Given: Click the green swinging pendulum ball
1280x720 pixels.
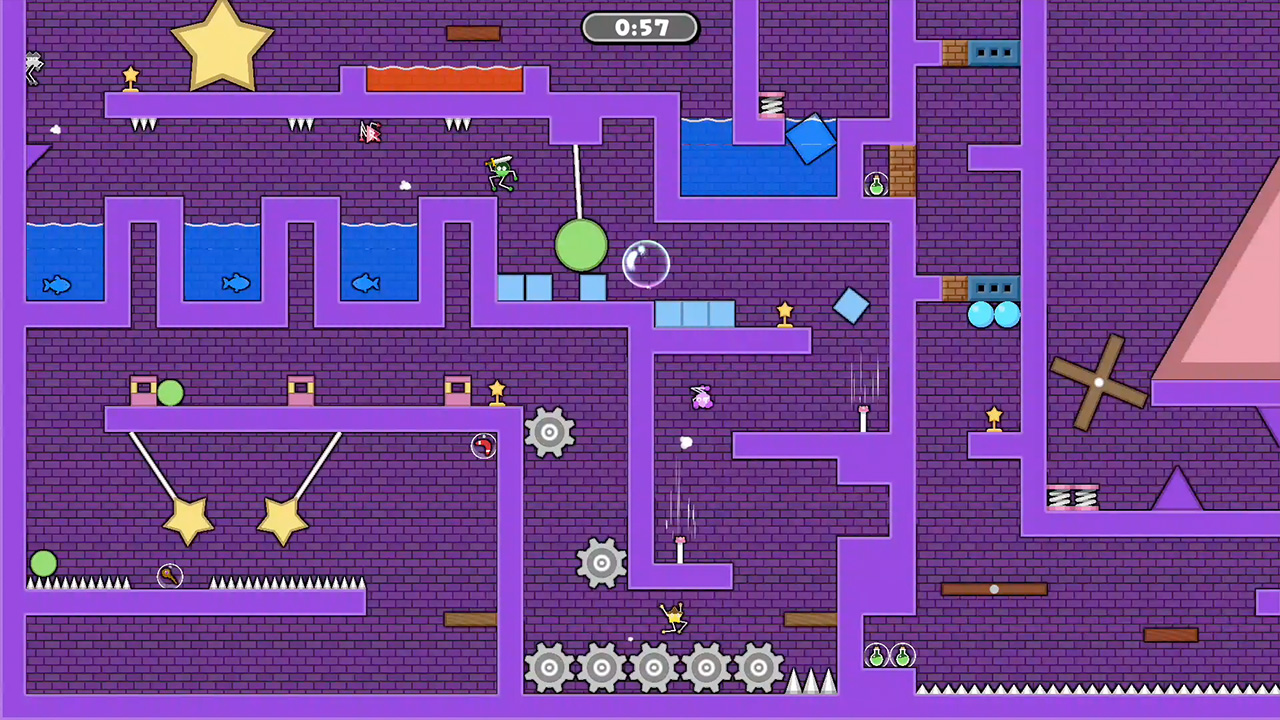Looking at the screenshot, I should point(583,243).
